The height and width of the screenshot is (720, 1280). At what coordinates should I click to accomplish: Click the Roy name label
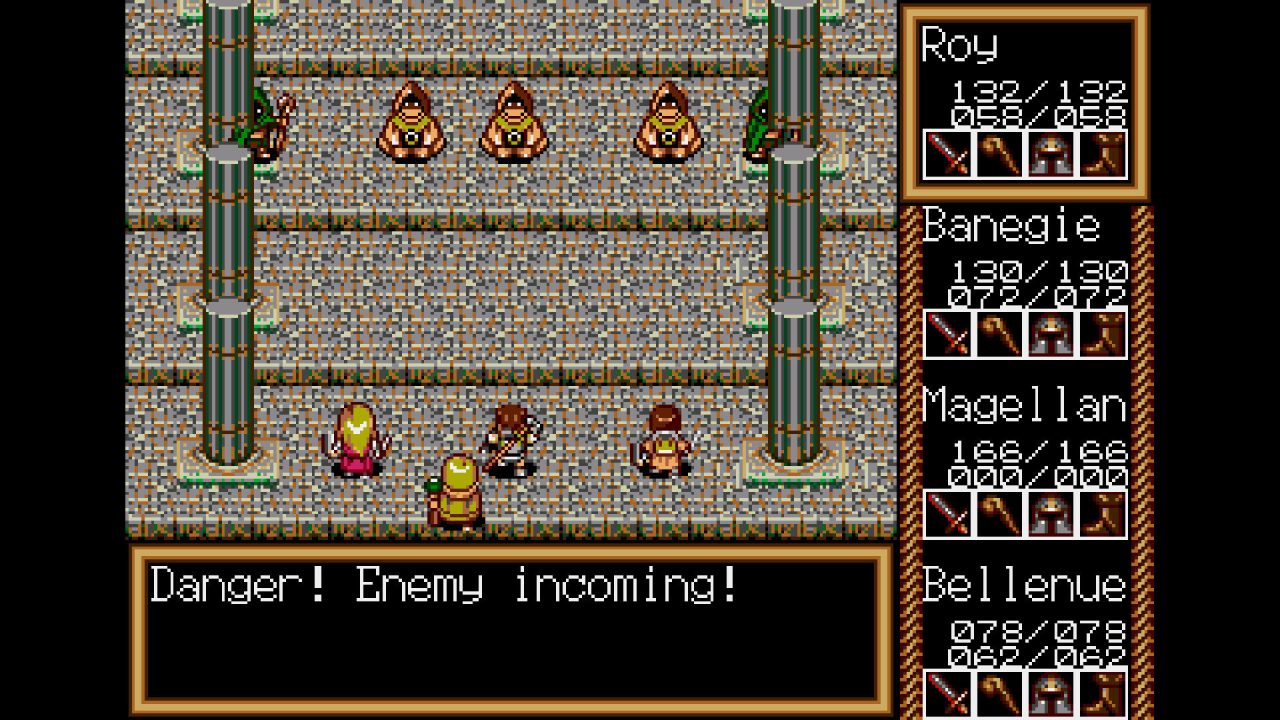[960, 46]
